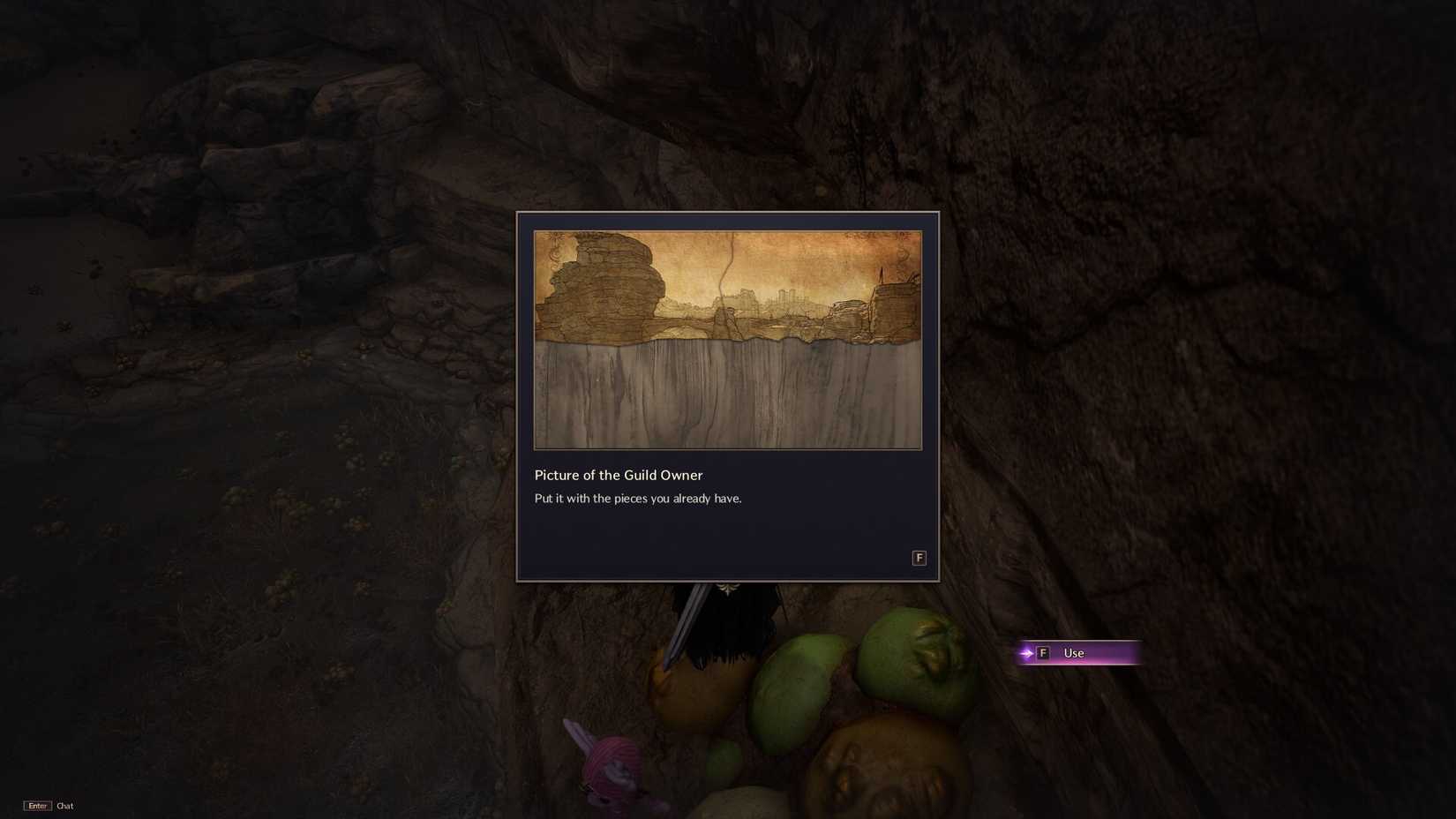Click the arrow icon before the Use prompt
Viewport: 1456px width, 819px height.
click(x=1026, y=653)
